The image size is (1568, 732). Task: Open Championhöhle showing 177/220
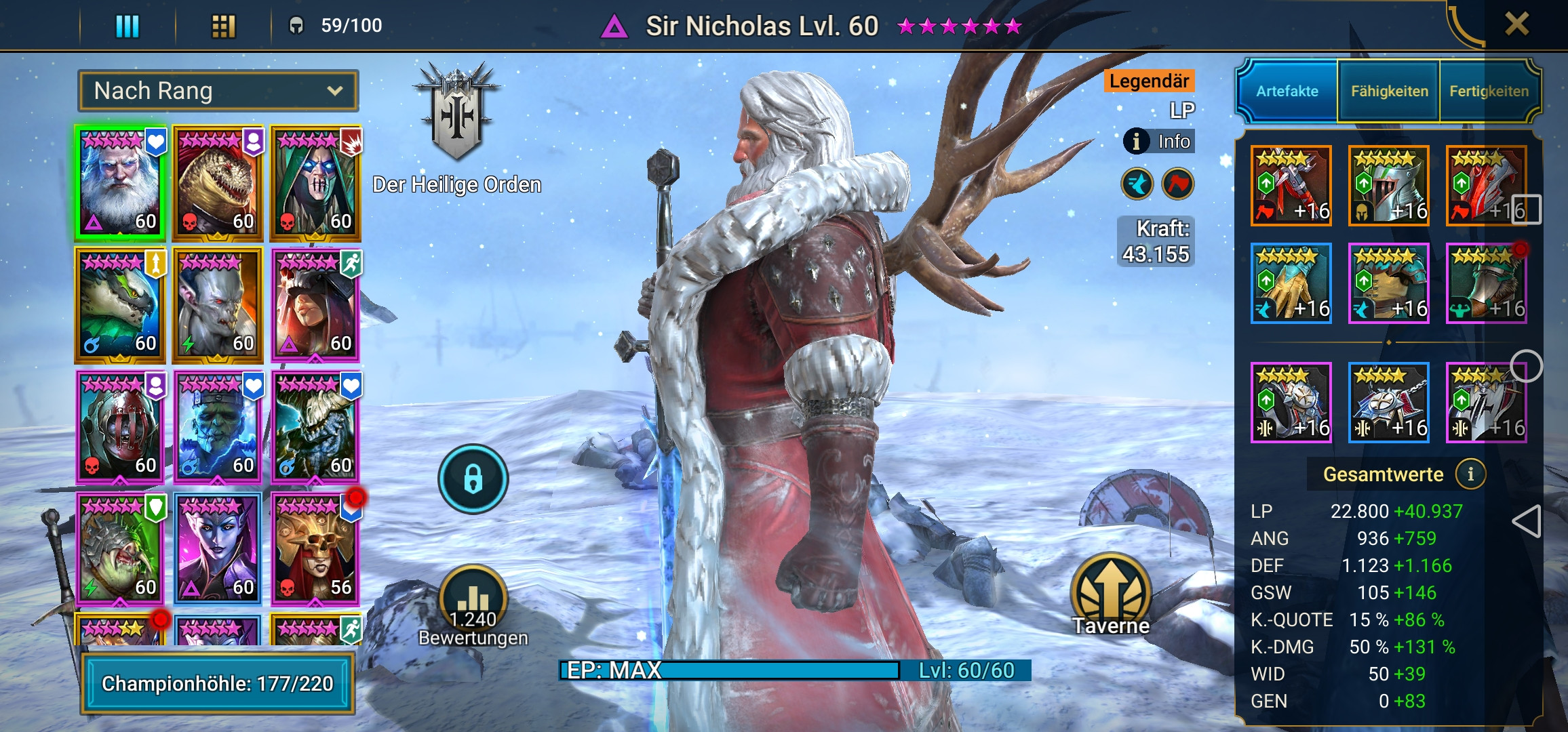point(217,684)
